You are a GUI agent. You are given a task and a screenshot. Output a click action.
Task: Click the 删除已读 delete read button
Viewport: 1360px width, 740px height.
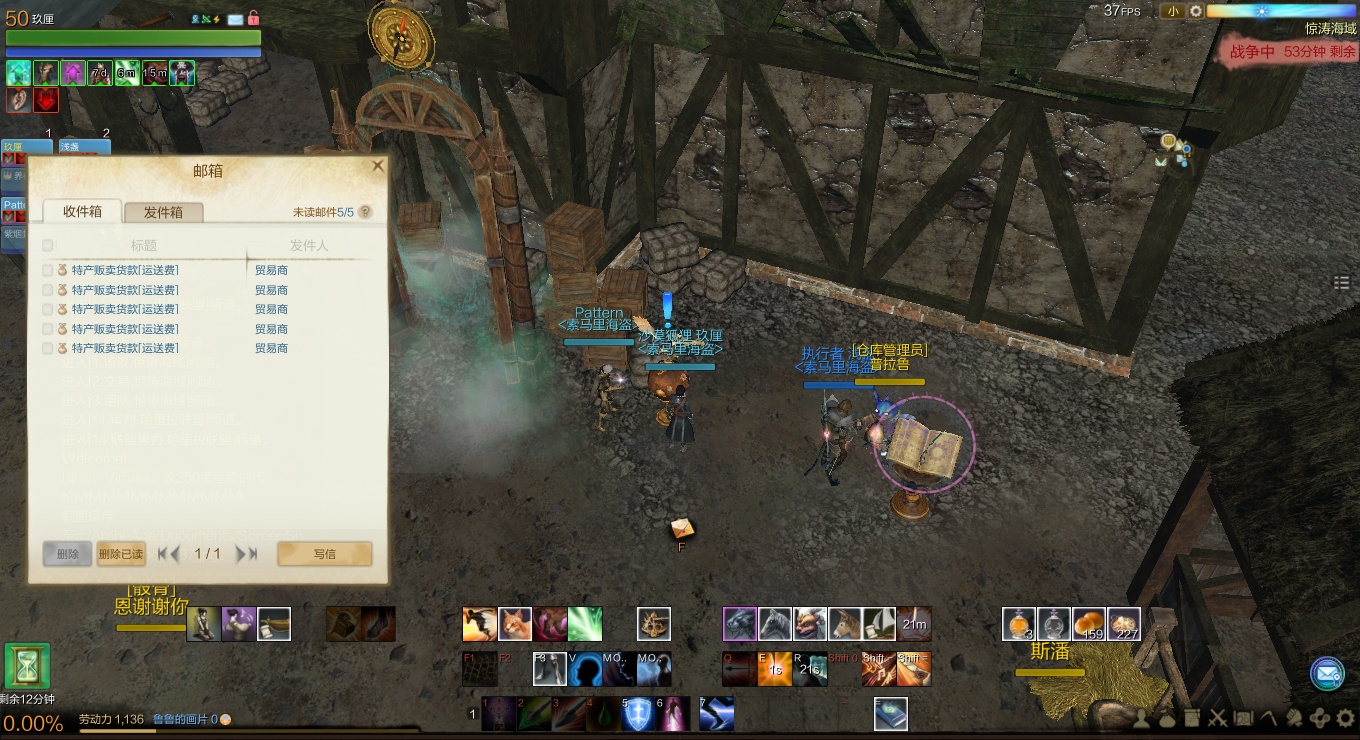[x=121, y=554]
